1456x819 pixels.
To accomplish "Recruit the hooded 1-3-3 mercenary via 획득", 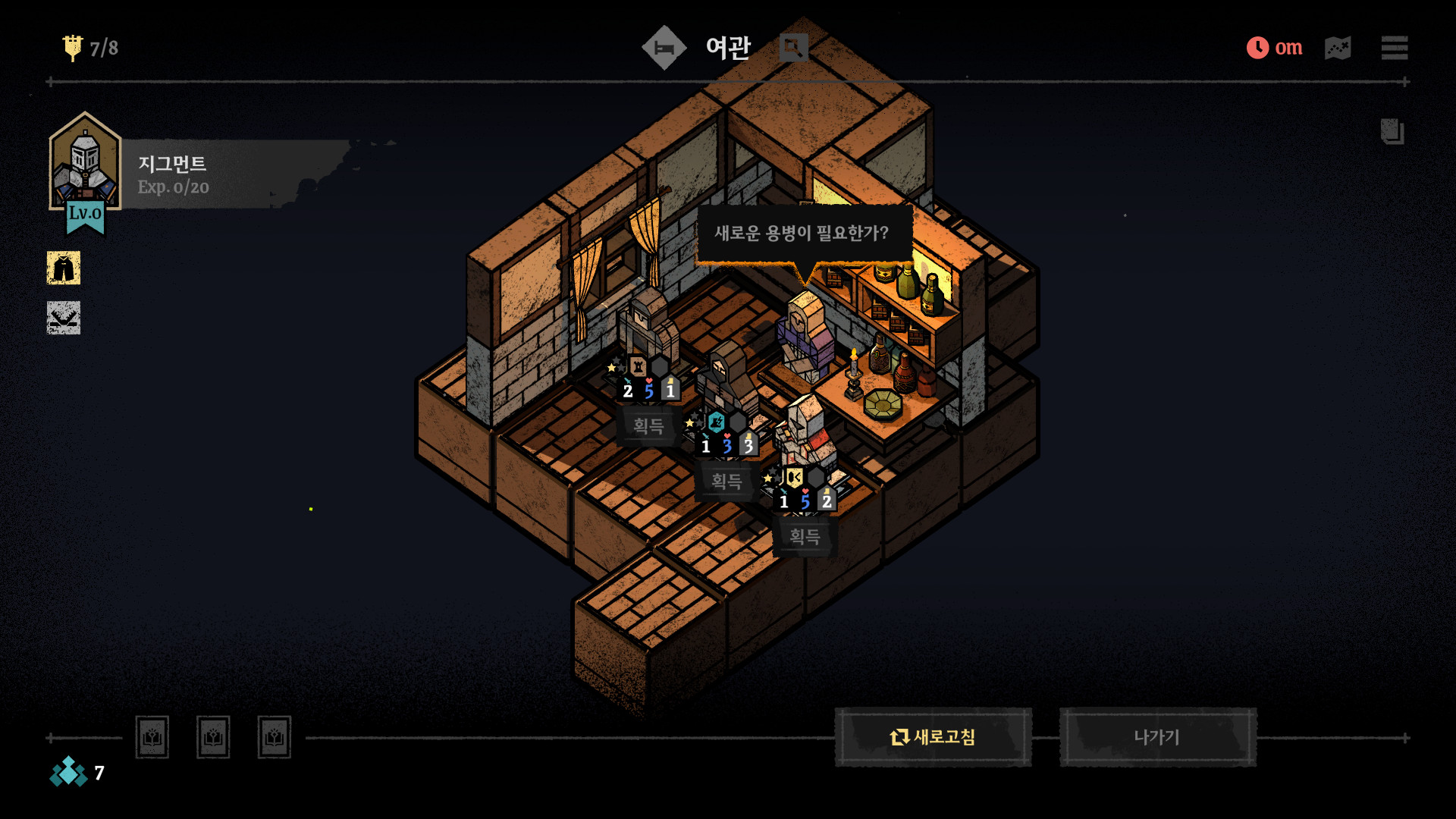I will tap(726, 482).
